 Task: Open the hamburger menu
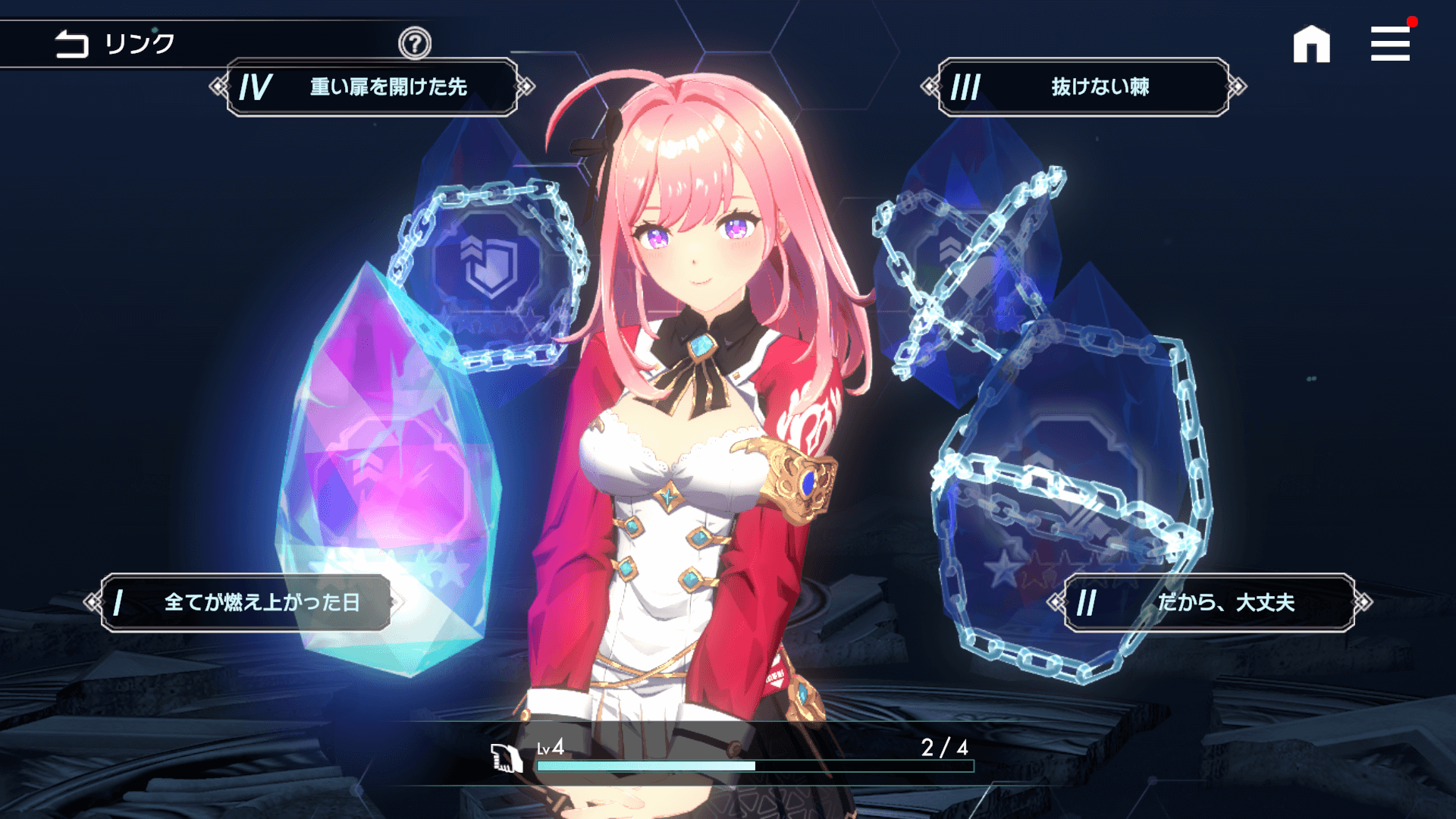1390,44
